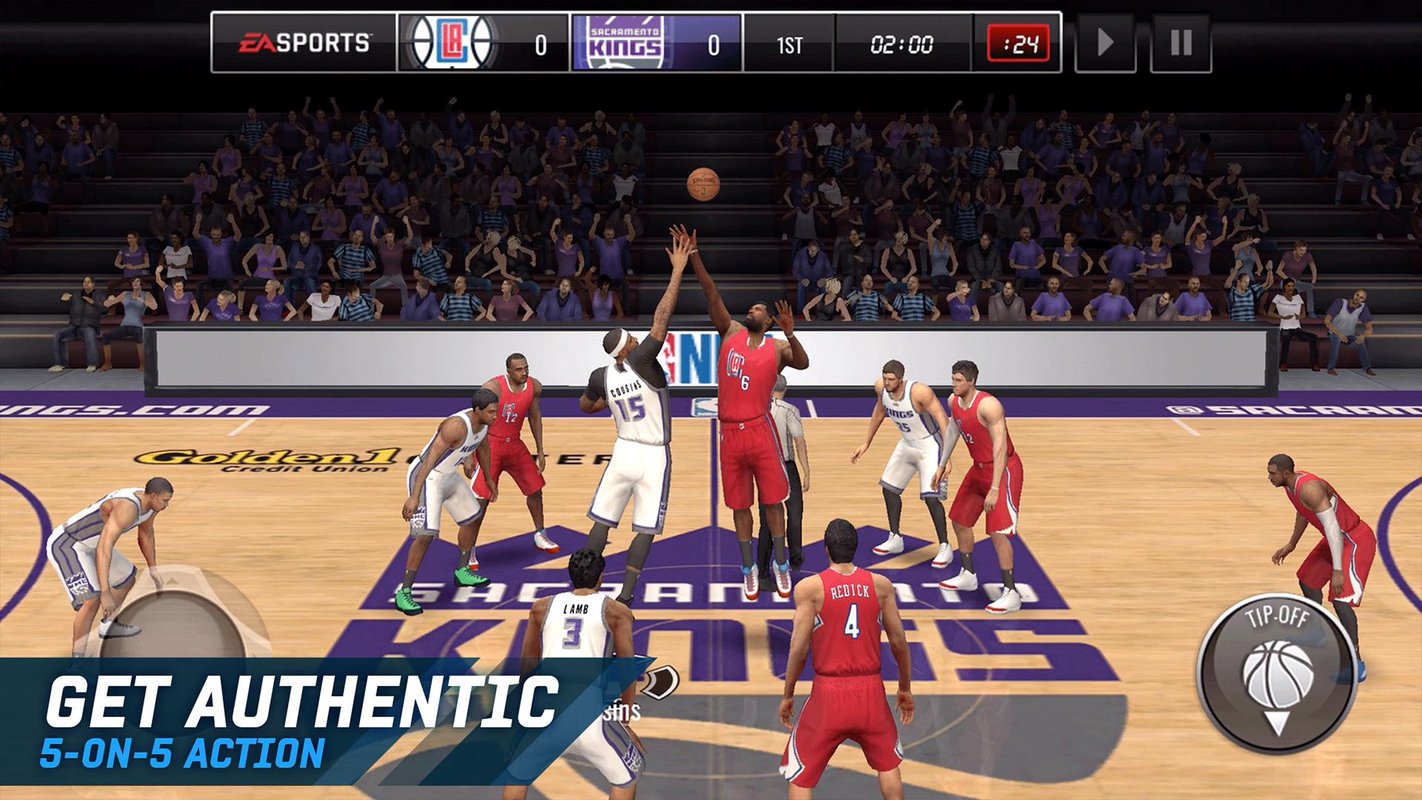Tap the 1ST quarter indicator
The width and height of the screenshot is (1422, 800).
coord(789,42)
